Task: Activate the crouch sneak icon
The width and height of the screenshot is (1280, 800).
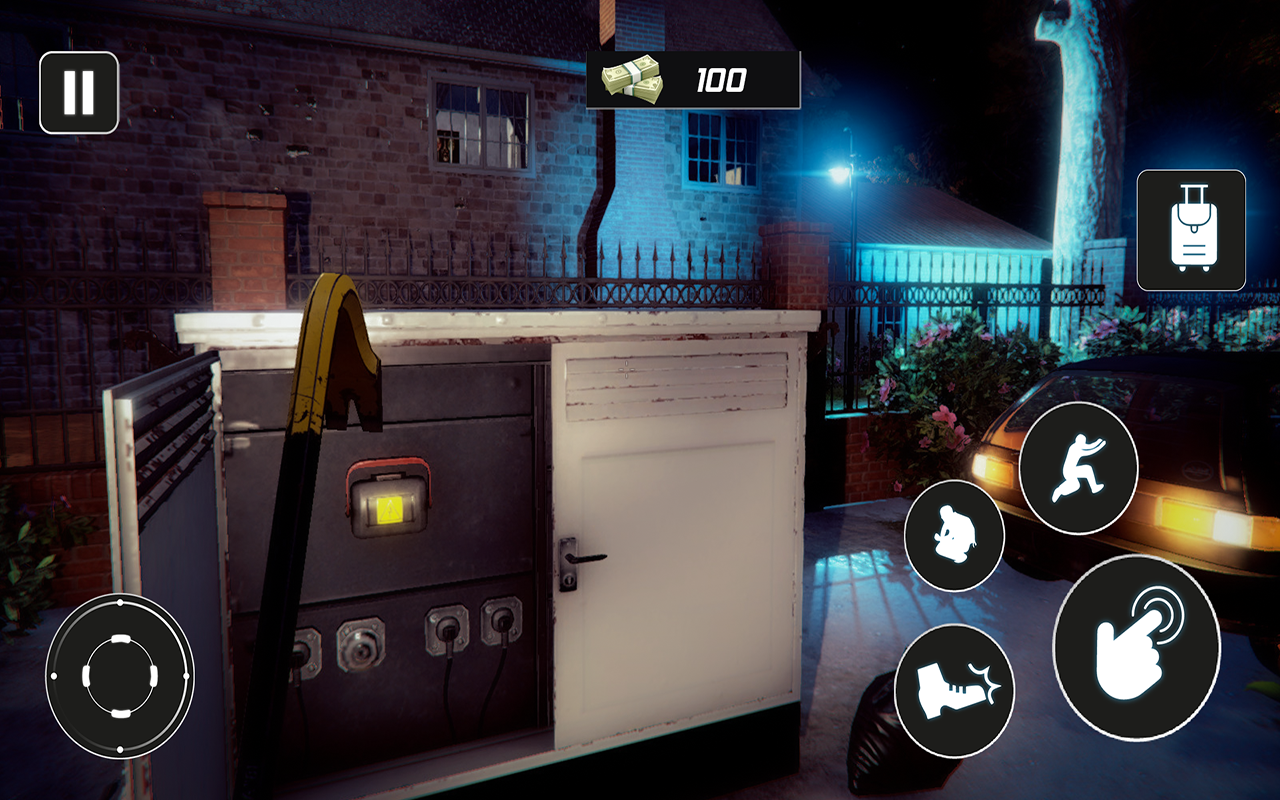Action: [x=955, y=536]
